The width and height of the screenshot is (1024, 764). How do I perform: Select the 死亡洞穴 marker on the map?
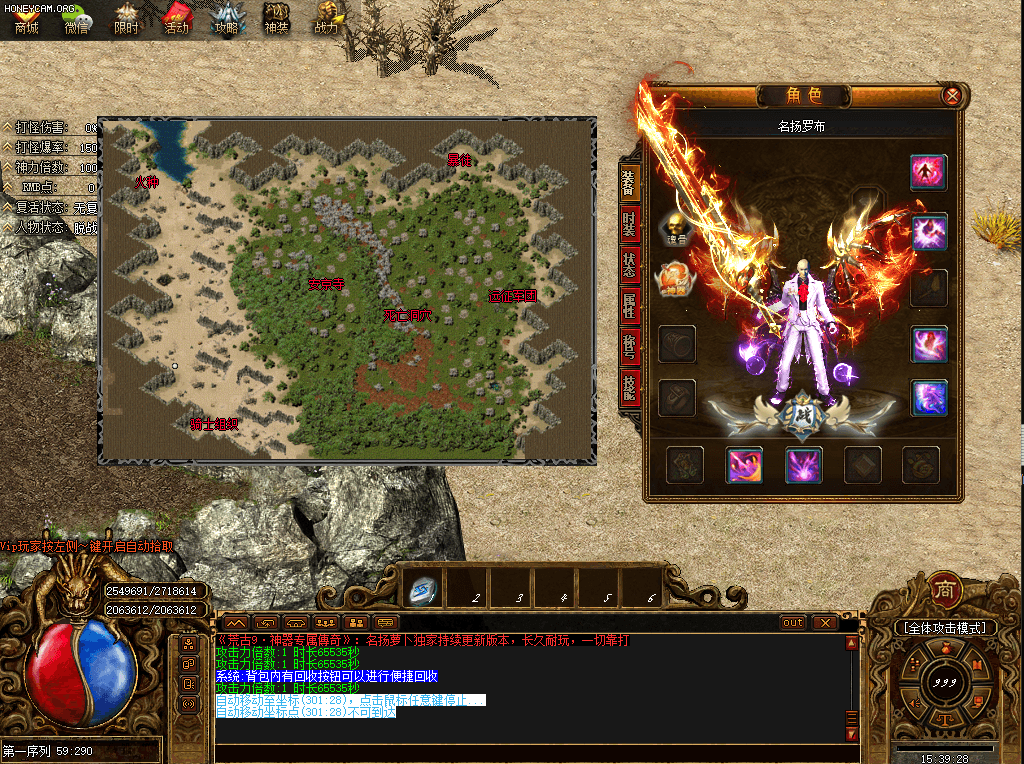pyautogui.click(x=408, y=315)
